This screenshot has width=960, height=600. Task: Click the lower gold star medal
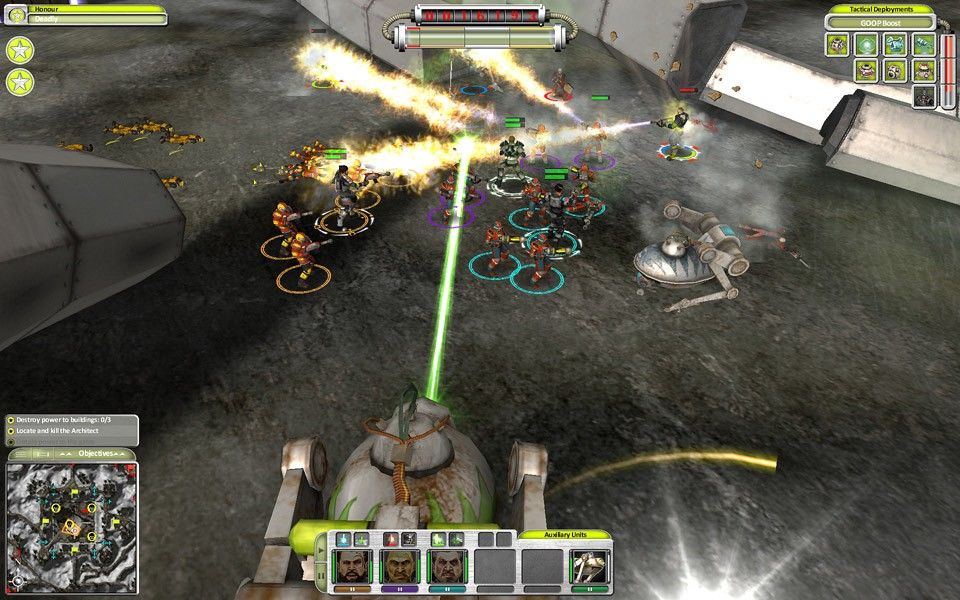20,82
